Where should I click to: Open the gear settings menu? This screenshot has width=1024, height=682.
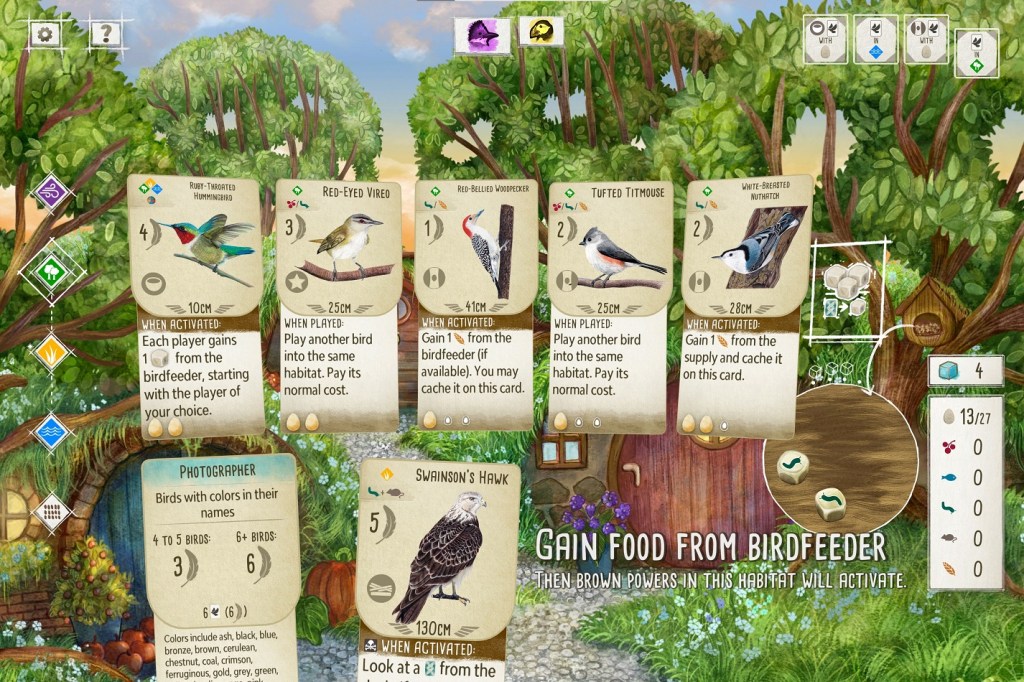coord(45,34)
